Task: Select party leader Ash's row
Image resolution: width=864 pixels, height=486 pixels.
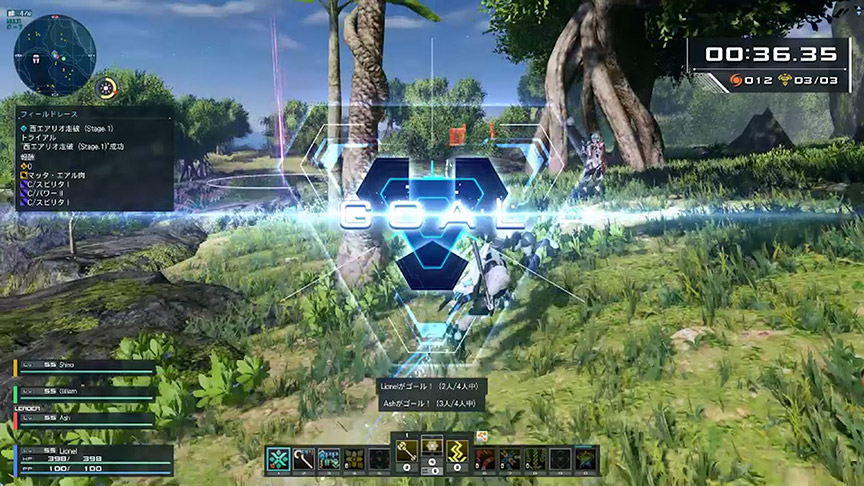Action: click(x=85, y=417)
